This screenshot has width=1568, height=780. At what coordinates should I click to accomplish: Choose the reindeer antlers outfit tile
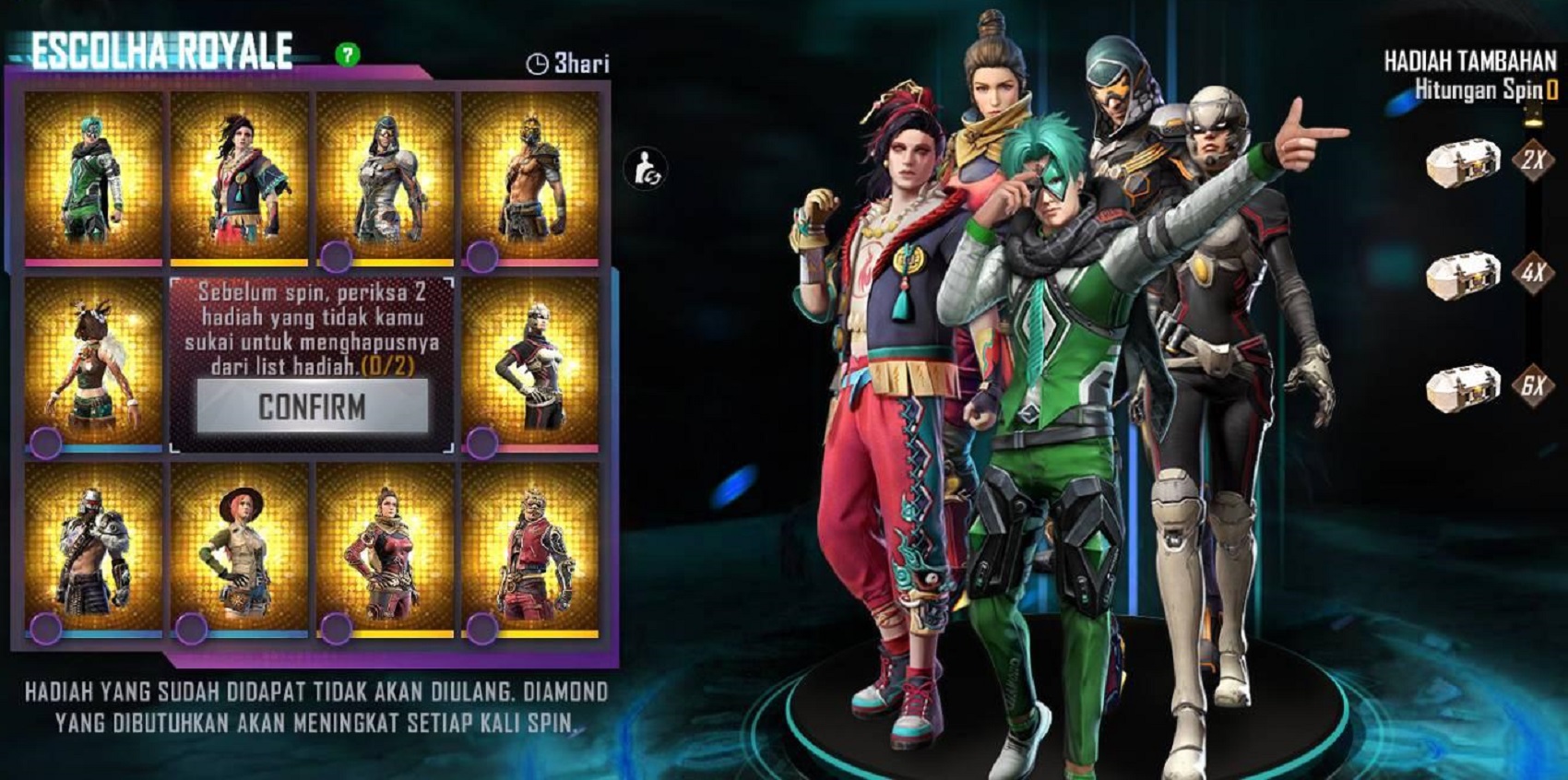(93, 364)
